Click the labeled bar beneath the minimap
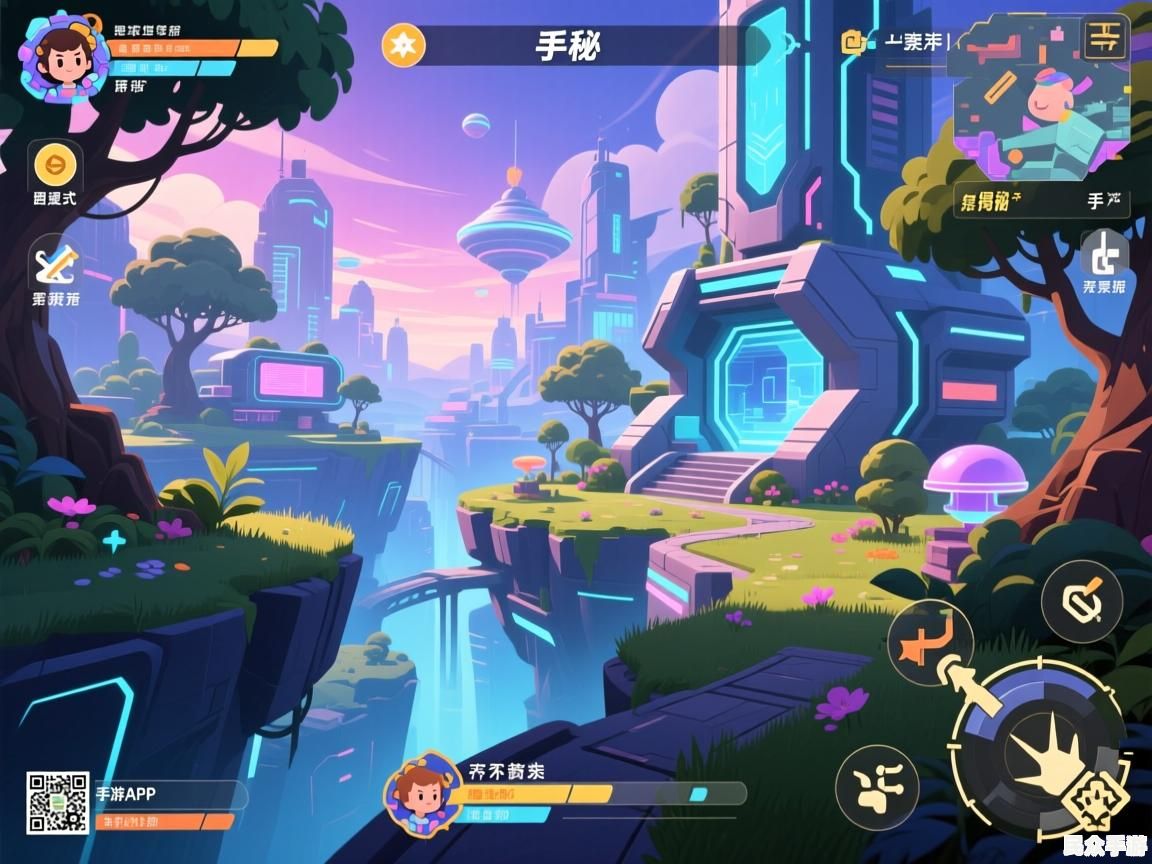This screenshot has height=864, width=1152. pyautogui.click(x=1041, y=201)
